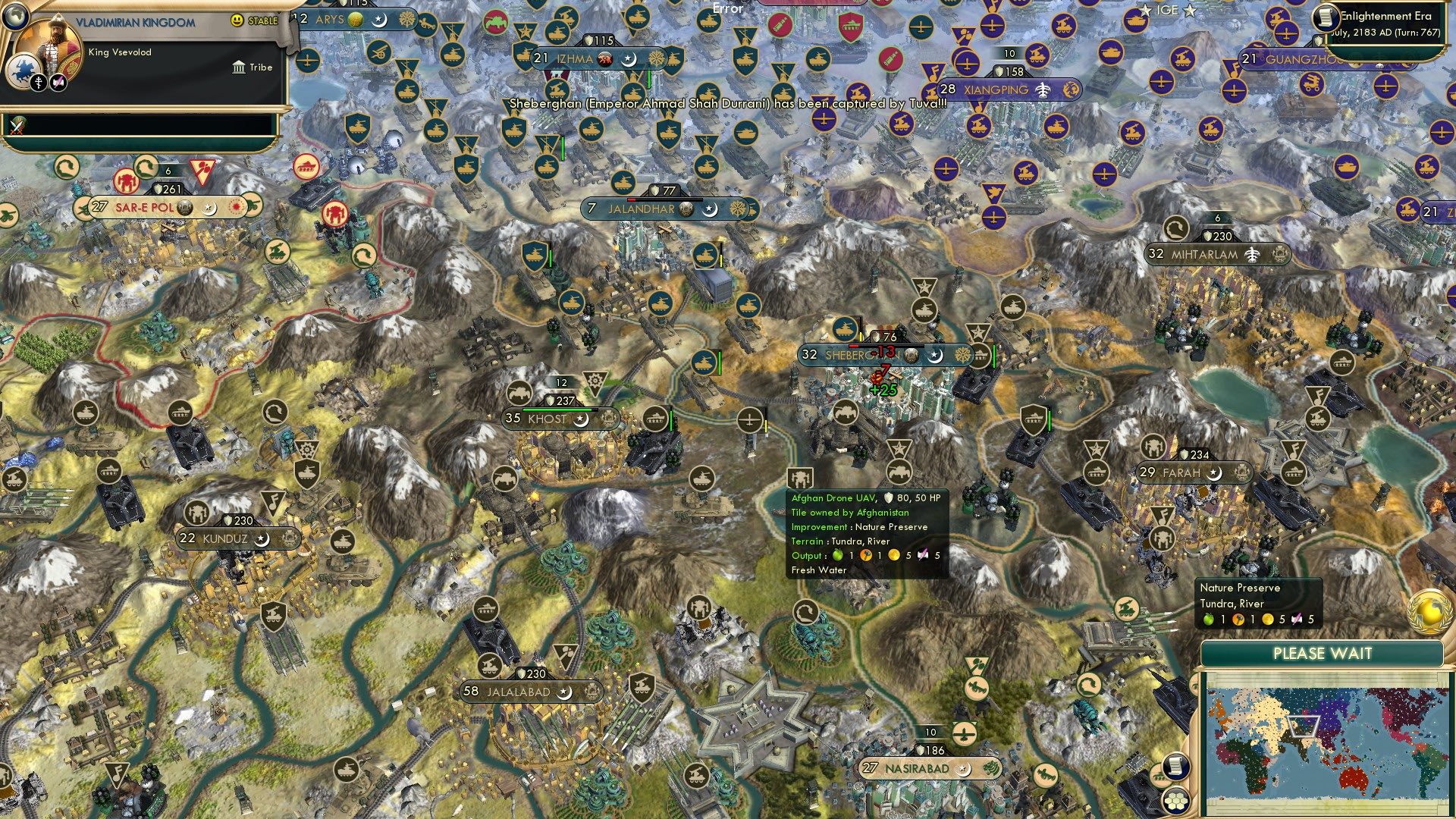Screen dimensions: 1456x819
Task: Click the hexagon icon left of the minimap
Action: 1175,799
